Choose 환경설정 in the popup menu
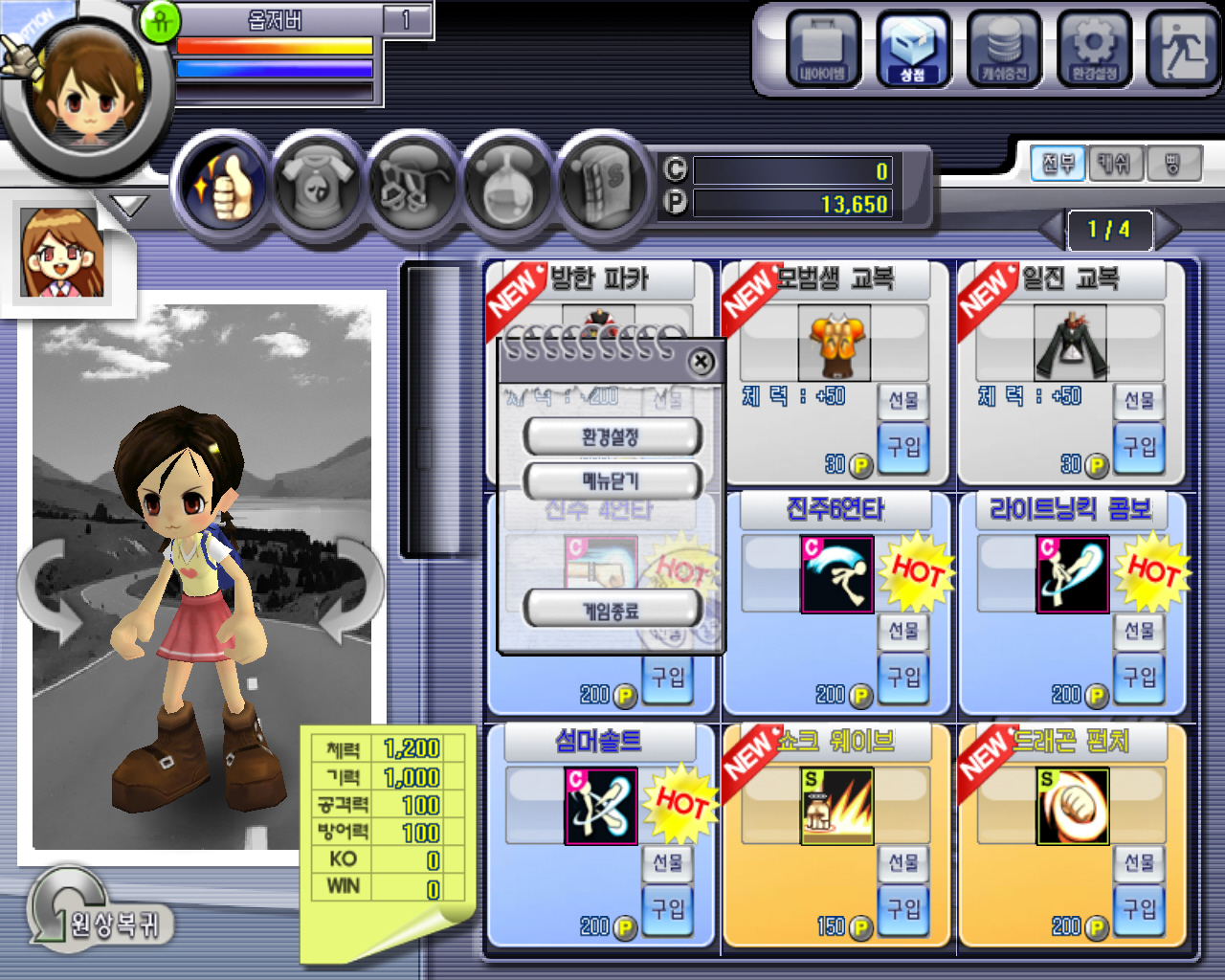This screenshot has height=980, width=1225. point(611,437)
